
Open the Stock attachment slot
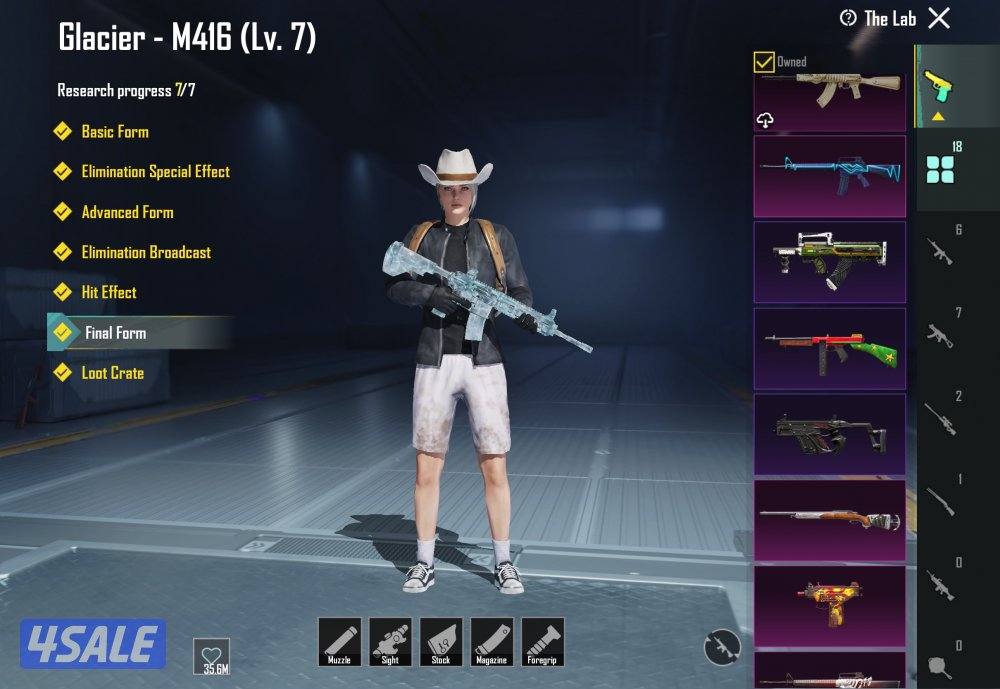click(x=441, y=641)
